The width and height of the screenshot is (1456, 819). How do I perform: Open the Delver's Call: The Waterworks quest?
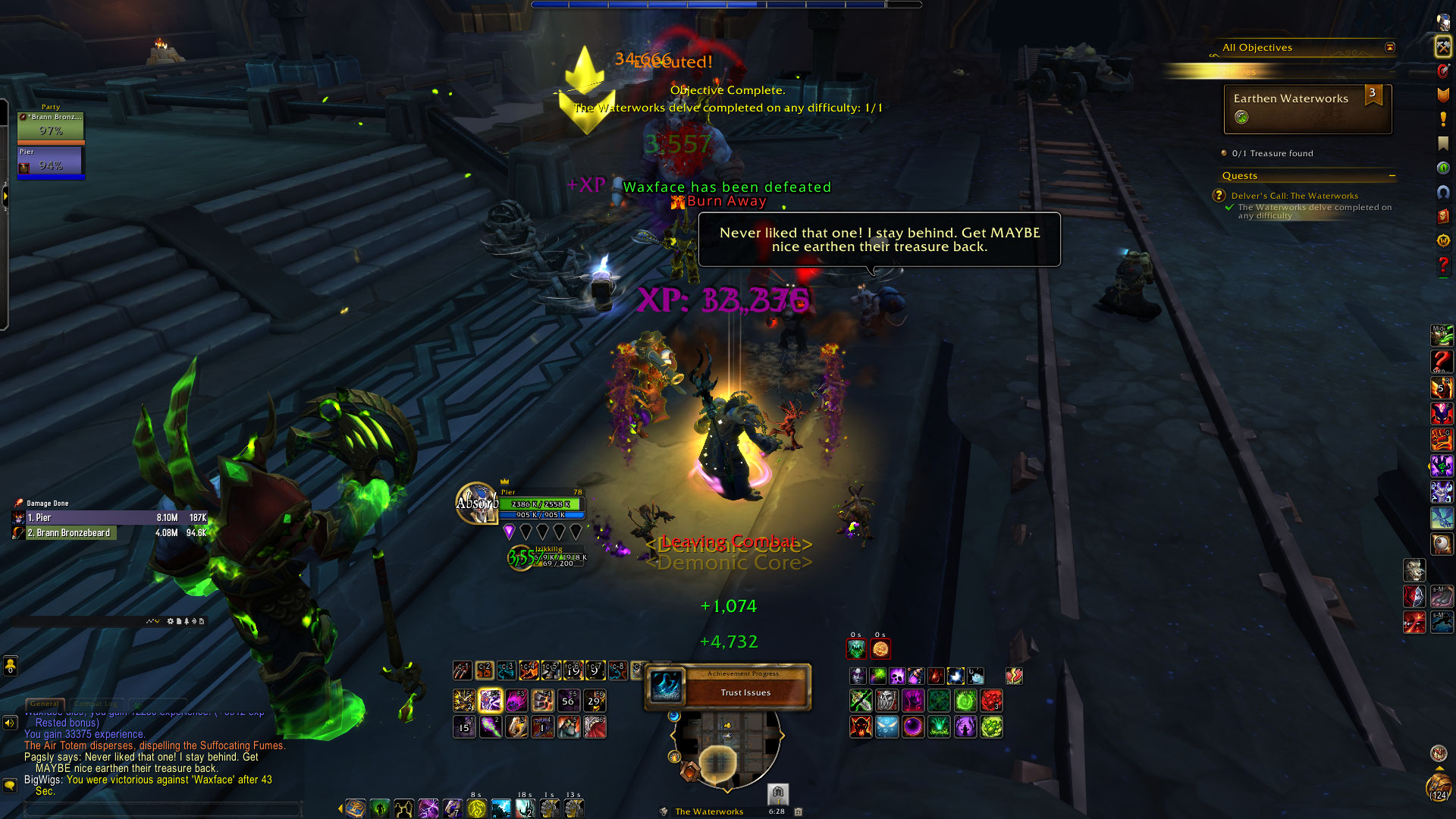1294,196
